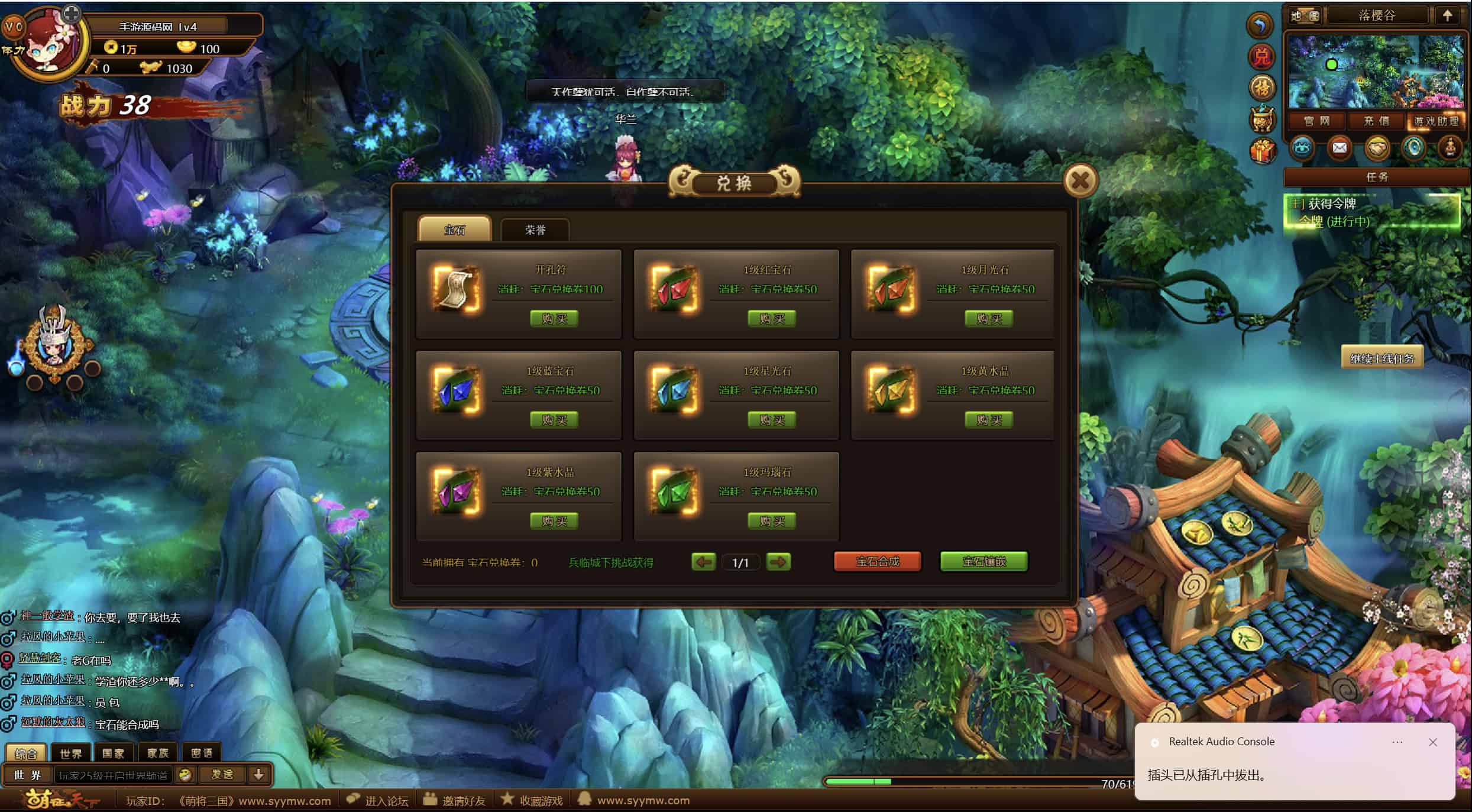Buy the 1级月光石 gem

[989, 319]
